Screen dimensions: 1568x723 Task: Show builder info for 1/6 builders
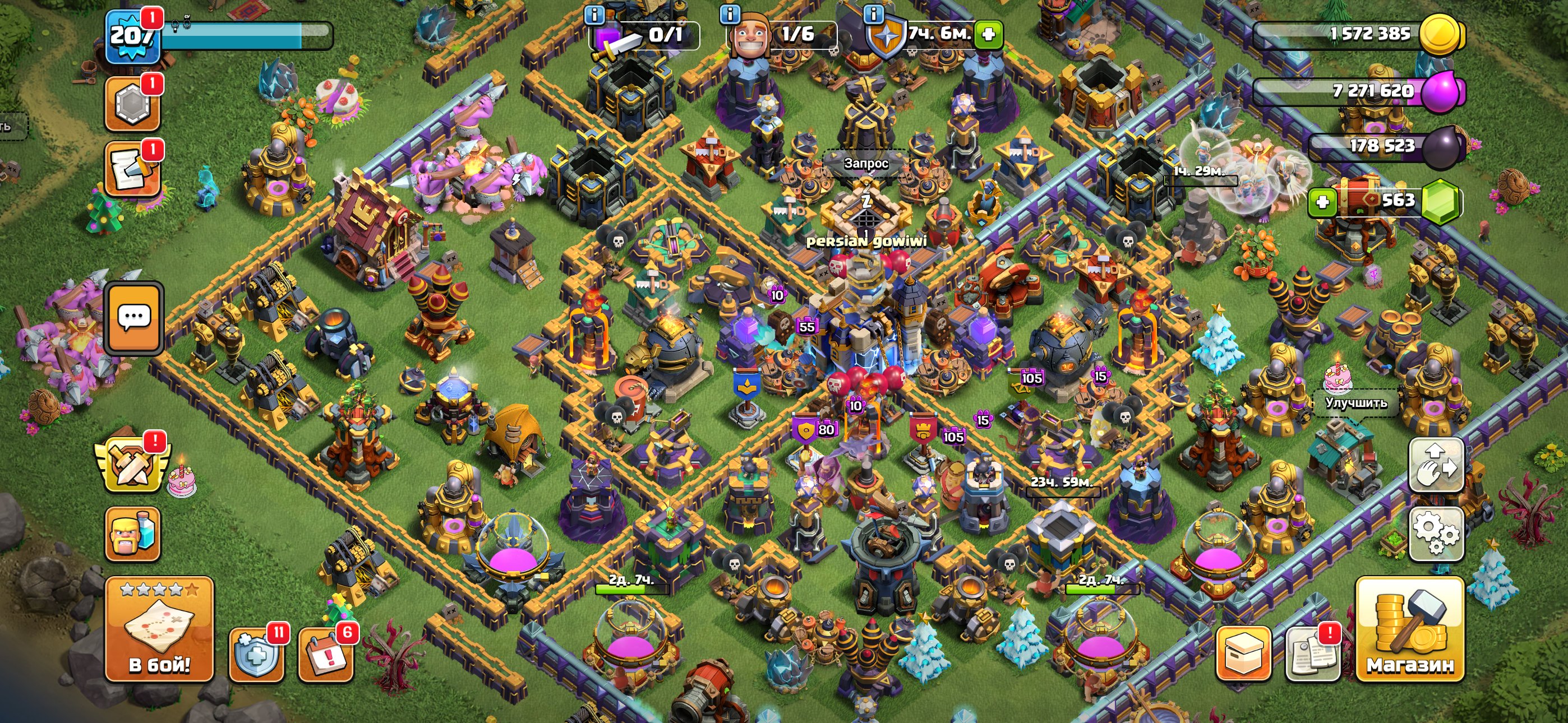[x=730, y=13]
